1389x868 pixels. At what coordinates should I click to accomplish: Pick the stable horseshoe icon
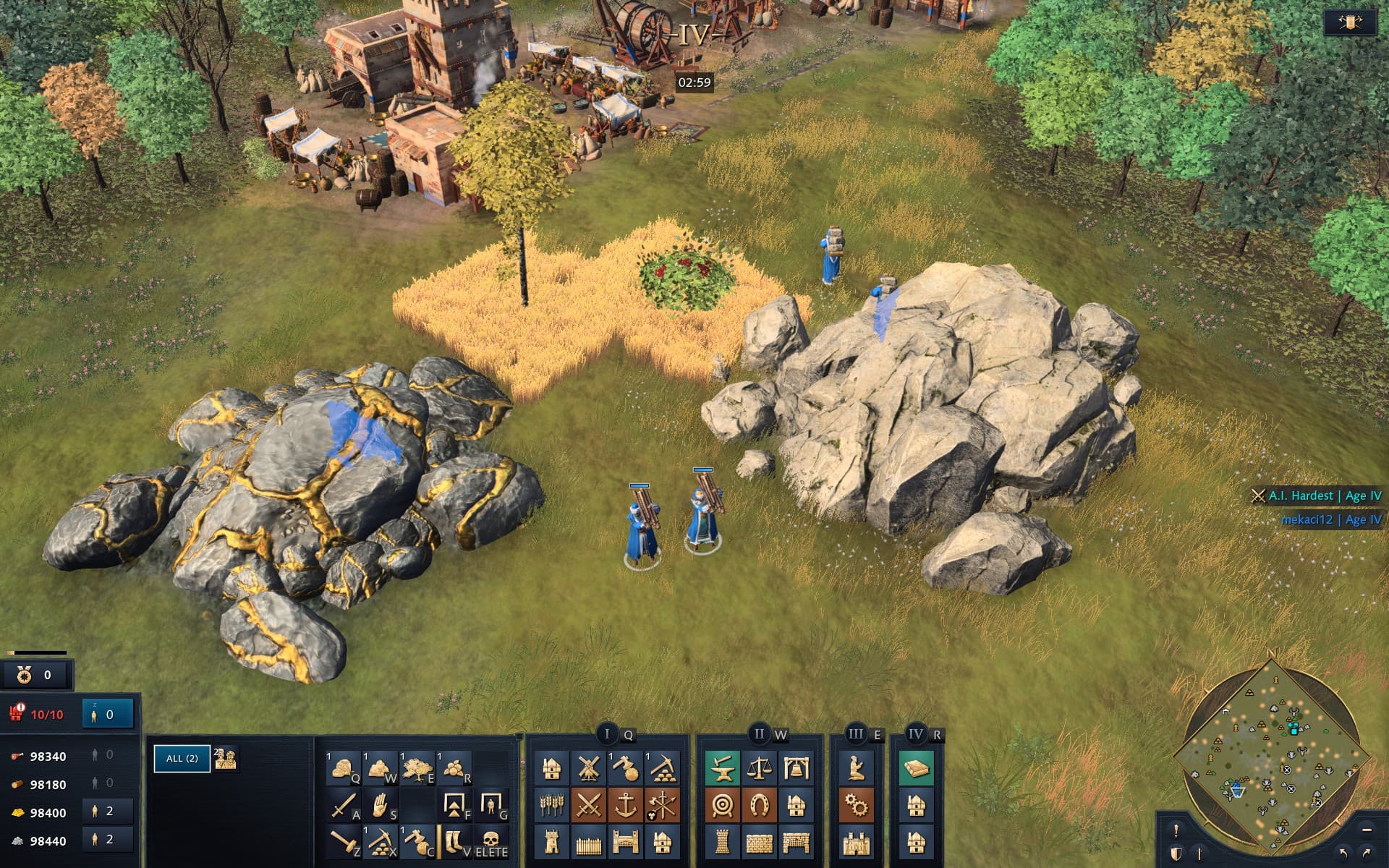pos(759,805)
